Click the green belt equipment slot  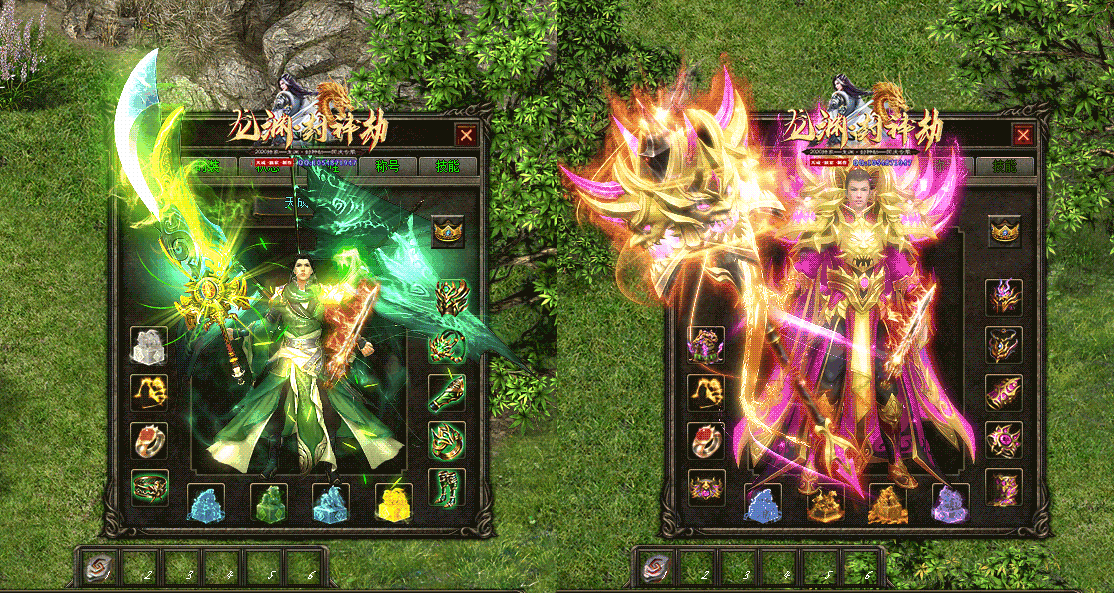[149, 486]
